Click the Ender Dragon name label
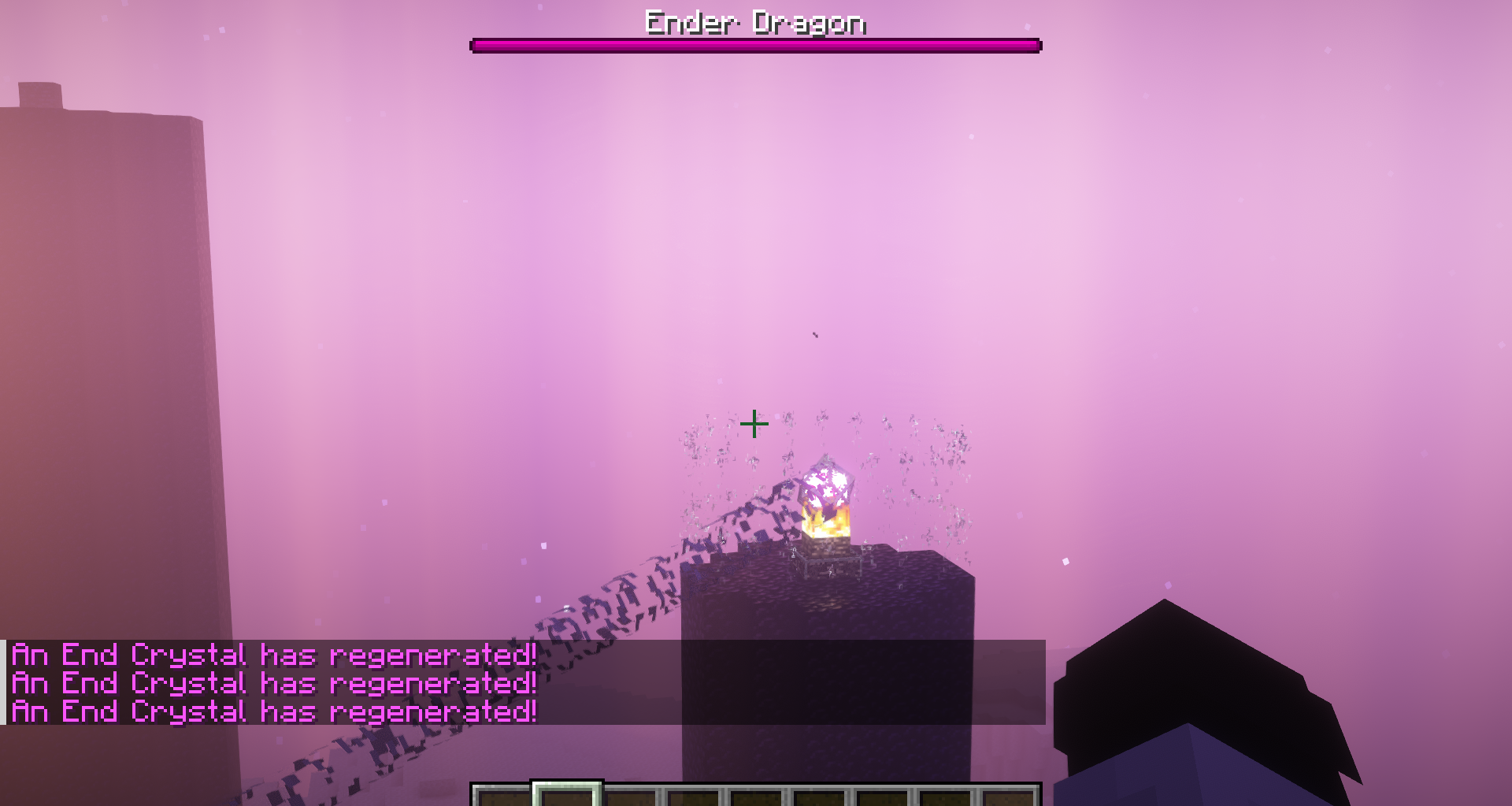 click(x=754, y=22)
